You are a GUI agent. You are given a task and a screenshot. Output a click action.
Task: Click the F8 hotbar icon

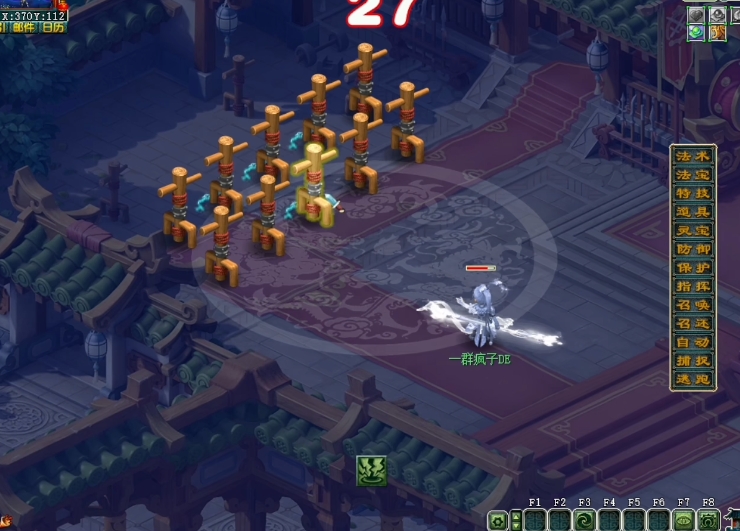click(x=709, y=520)
